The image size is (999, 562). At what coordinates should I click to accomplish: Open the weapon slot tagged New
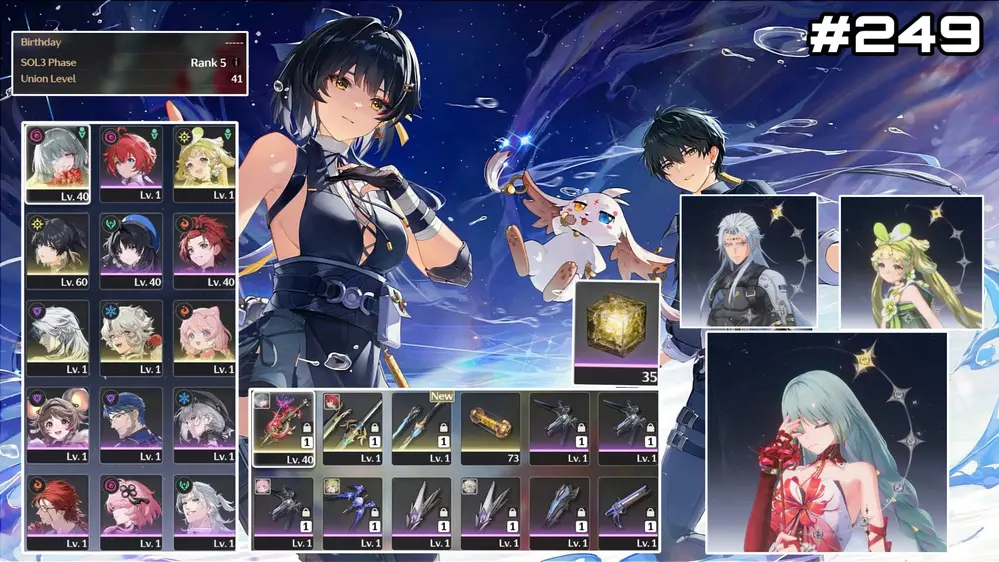[421, 428]
